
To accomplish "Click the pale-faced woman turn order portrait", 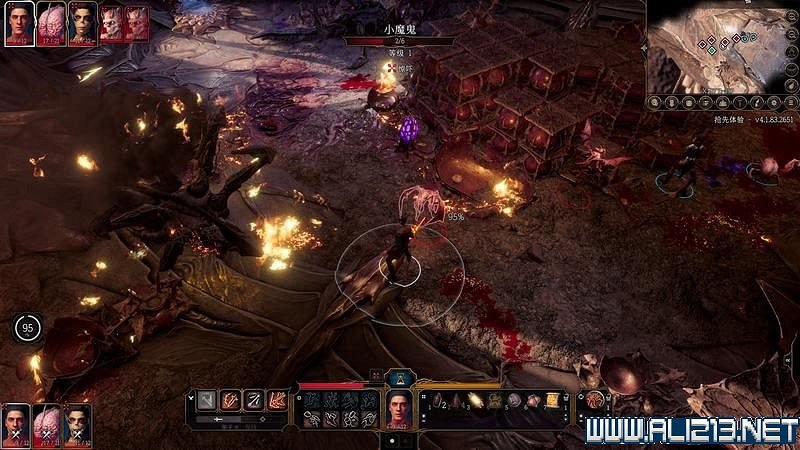I will (81, 23).
